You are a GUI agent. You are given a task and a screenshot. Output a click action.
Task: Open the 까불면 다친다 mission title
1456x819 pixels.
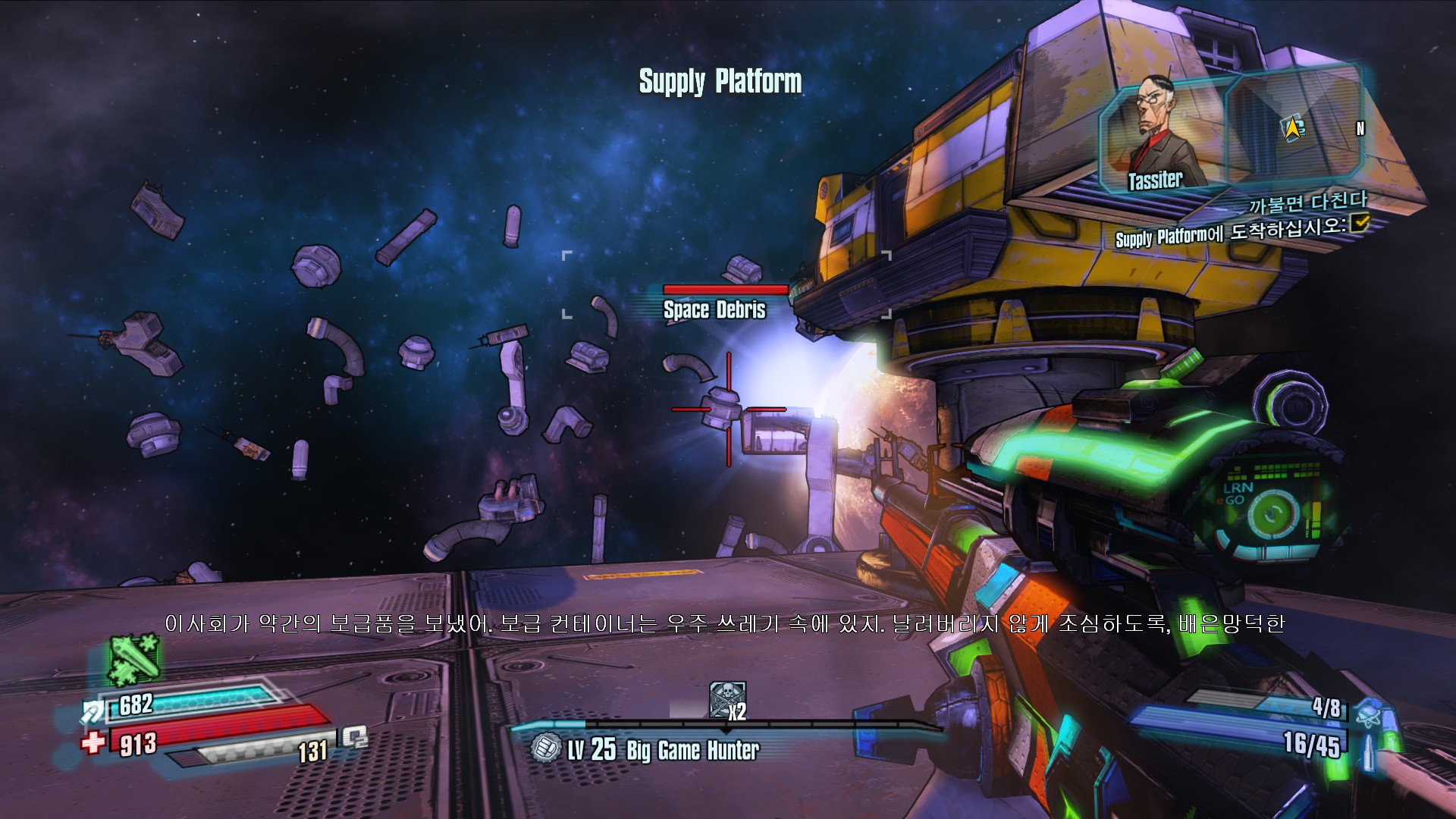[1307, 202]
